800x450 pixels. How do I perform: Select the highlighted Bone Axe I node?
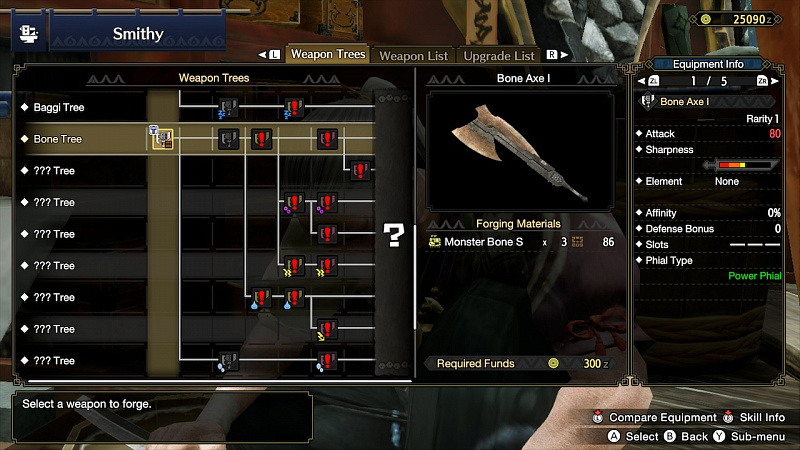[x=163, y=139]
